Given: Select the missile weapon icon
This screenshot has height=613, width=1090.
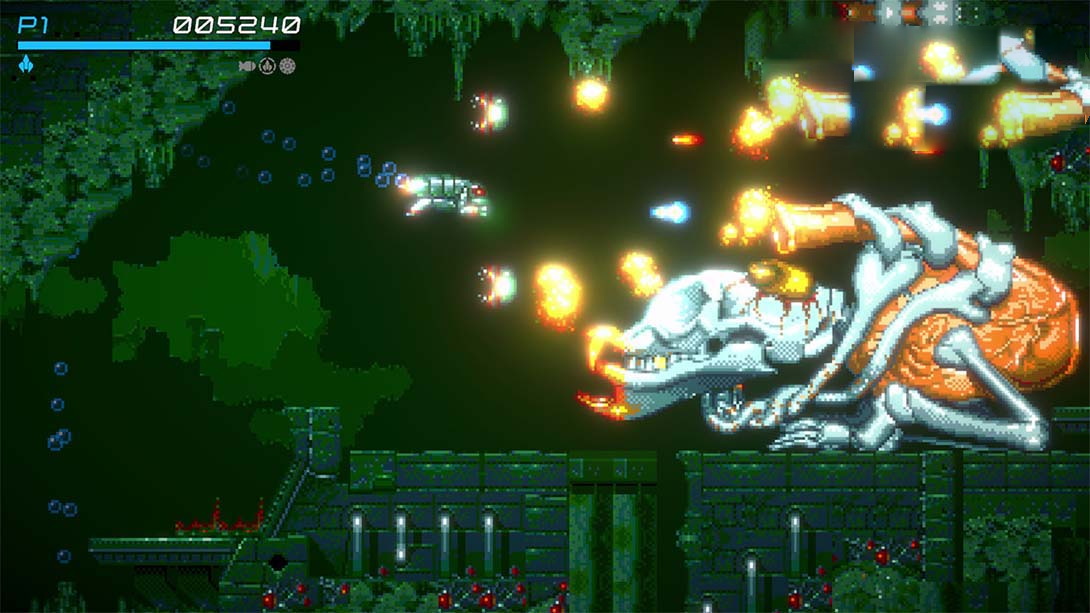Looking at the screenshot, I should [x=247, y=66].
